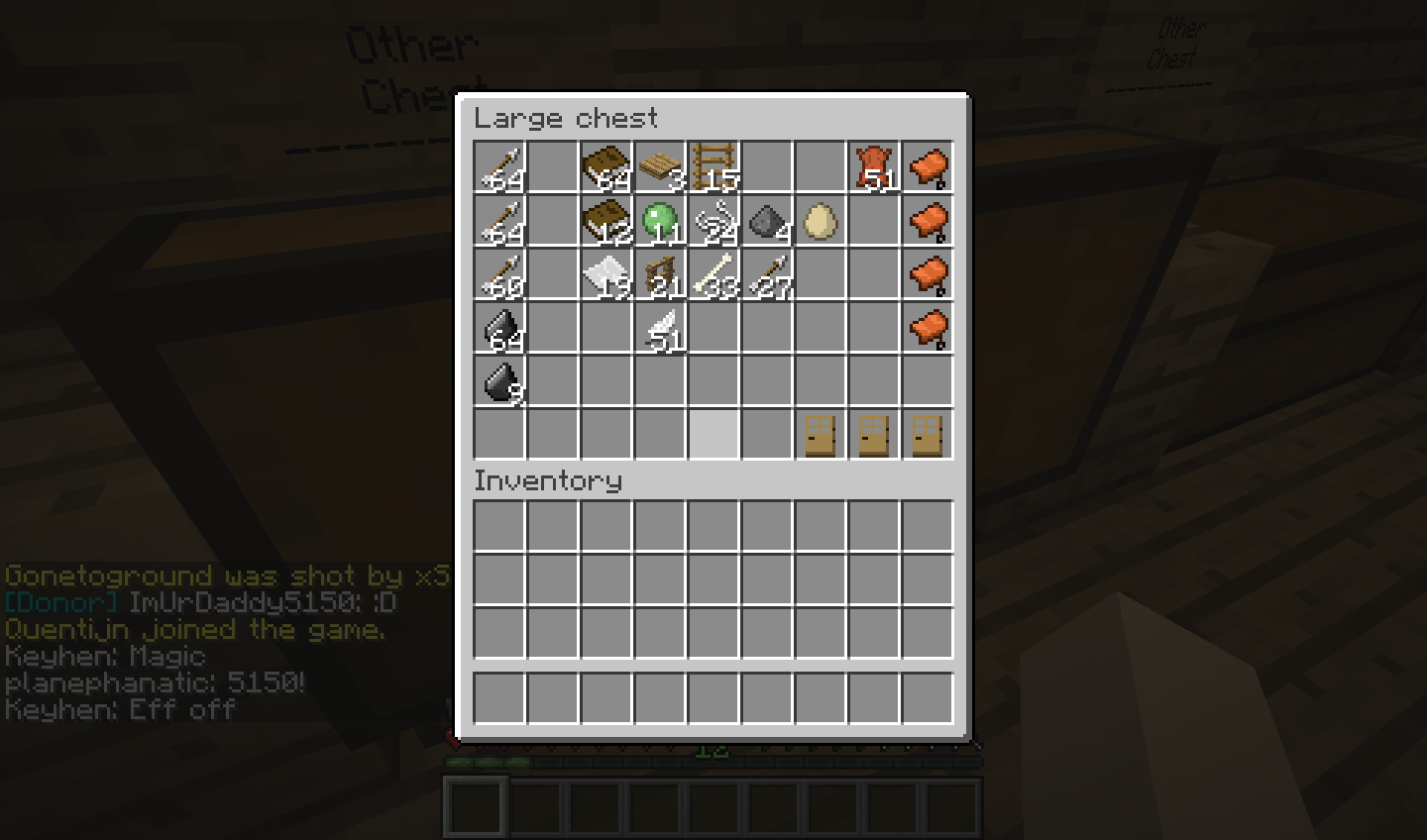1427x840 pixels.
Task: Pick up the stack of 9 coal
Action: click(x=499, y=381)
